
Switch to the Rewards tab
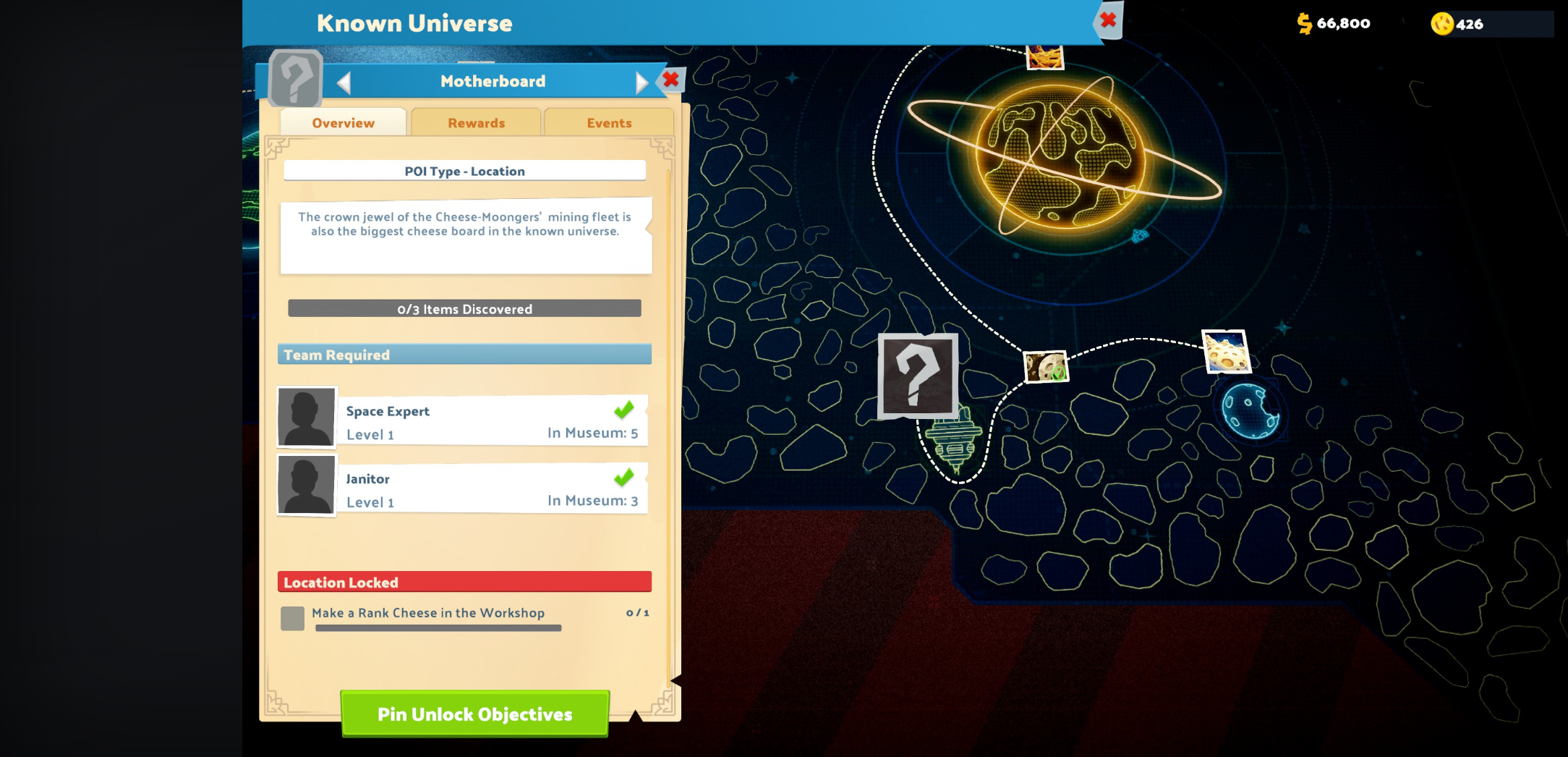tap(475, 122)
